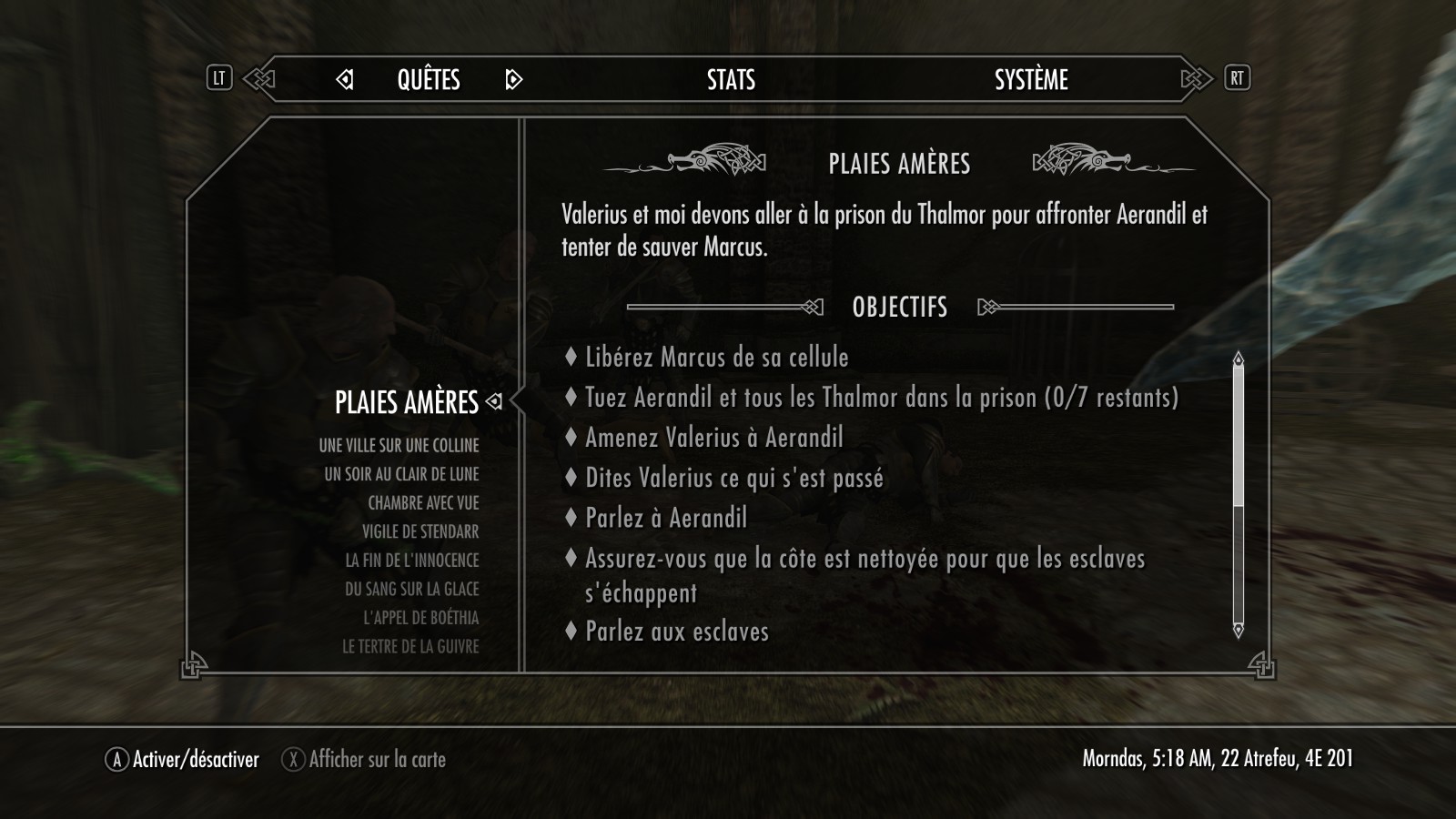
Task: Select the Libérez Marcus de sa cellule objective
Action: pyautogui.click(x=716, y=357)
